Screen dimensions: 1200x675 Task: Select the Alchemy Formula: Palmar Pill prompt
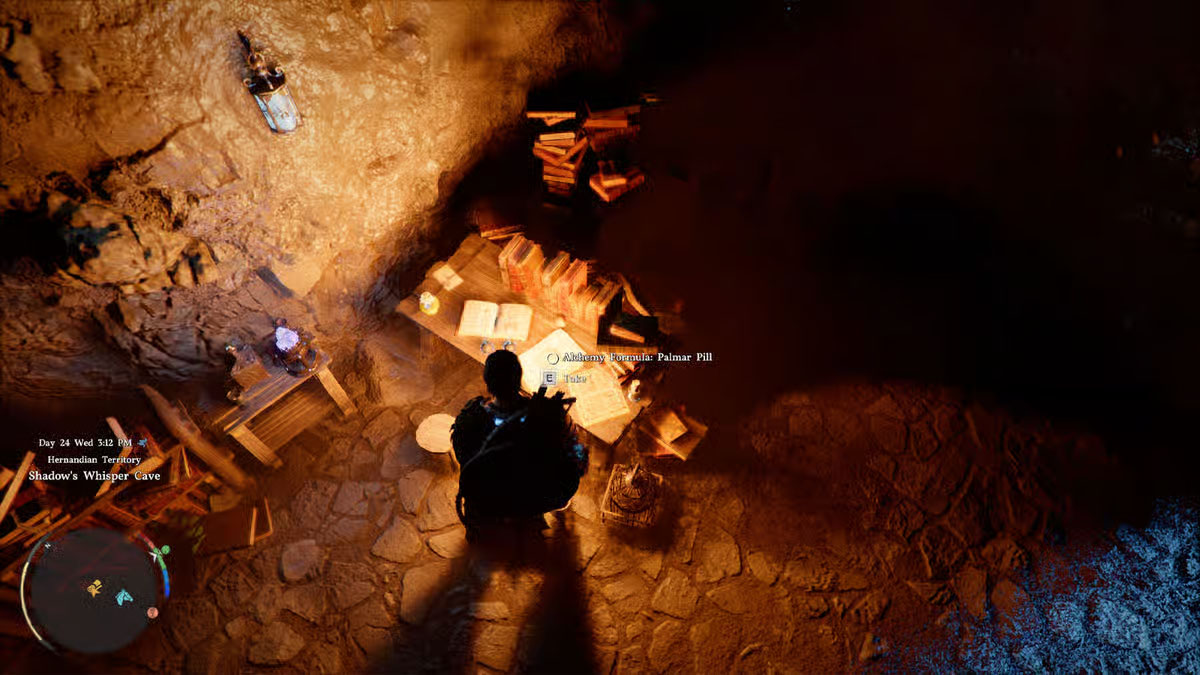[x=637, y=357]
